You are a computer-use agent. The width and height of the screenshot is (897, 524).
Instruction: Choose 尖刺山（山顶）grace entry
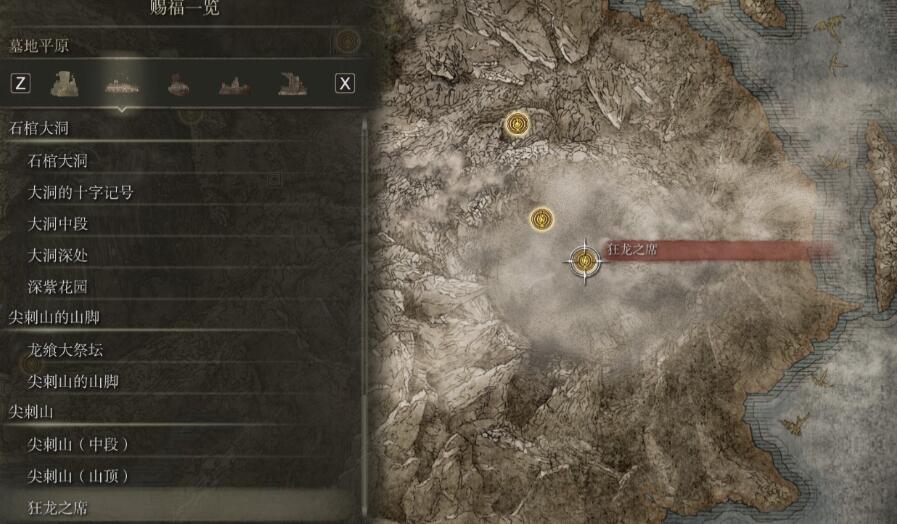79,476
